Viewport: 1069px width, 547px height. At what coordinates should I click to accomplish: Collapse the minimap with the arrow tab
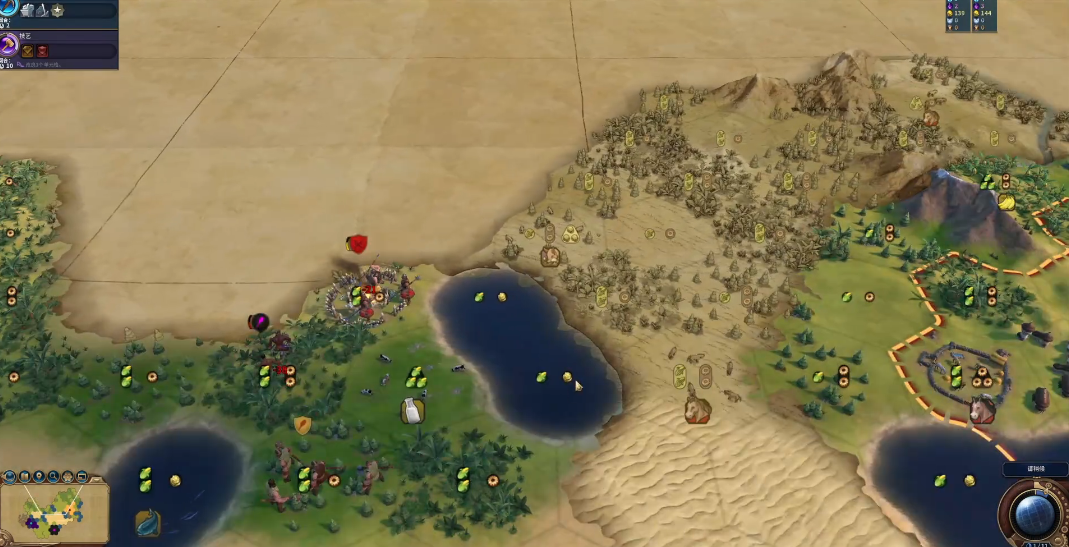98,477
